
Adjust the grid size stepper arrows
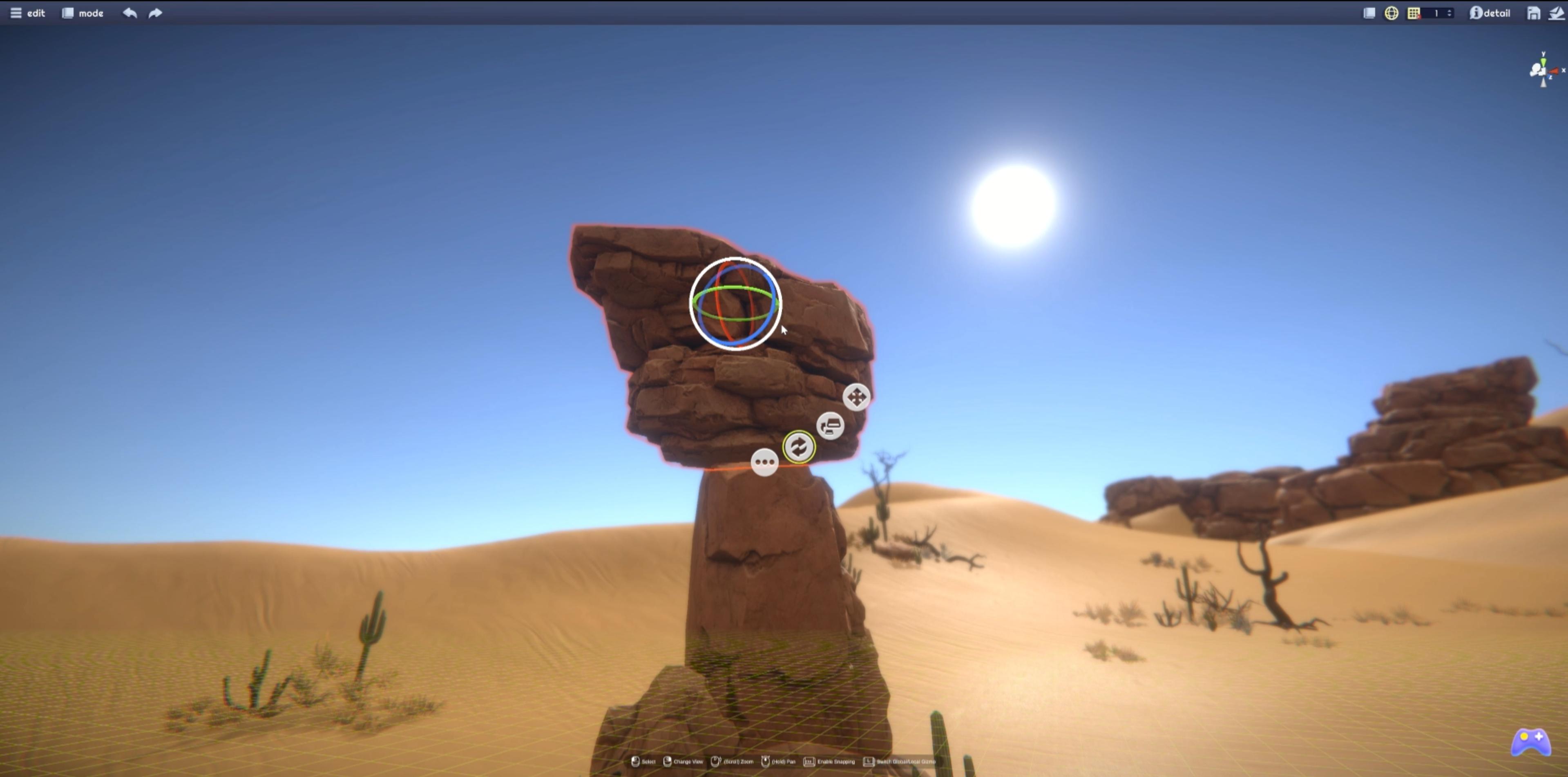pyautogui.click(x=1449, y=13)
